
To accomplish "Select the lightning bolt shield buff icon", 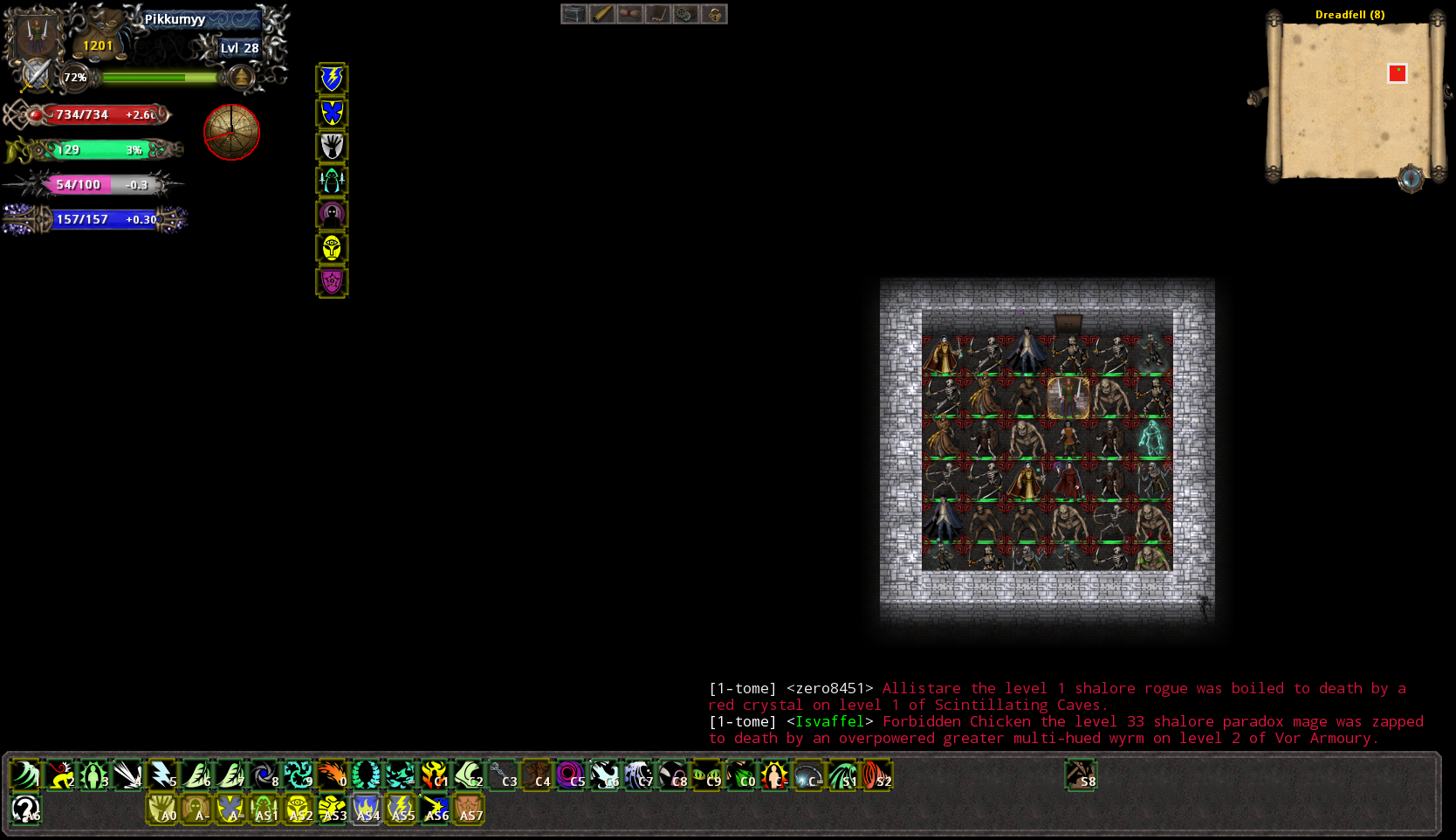I will (x=332, y=79).
